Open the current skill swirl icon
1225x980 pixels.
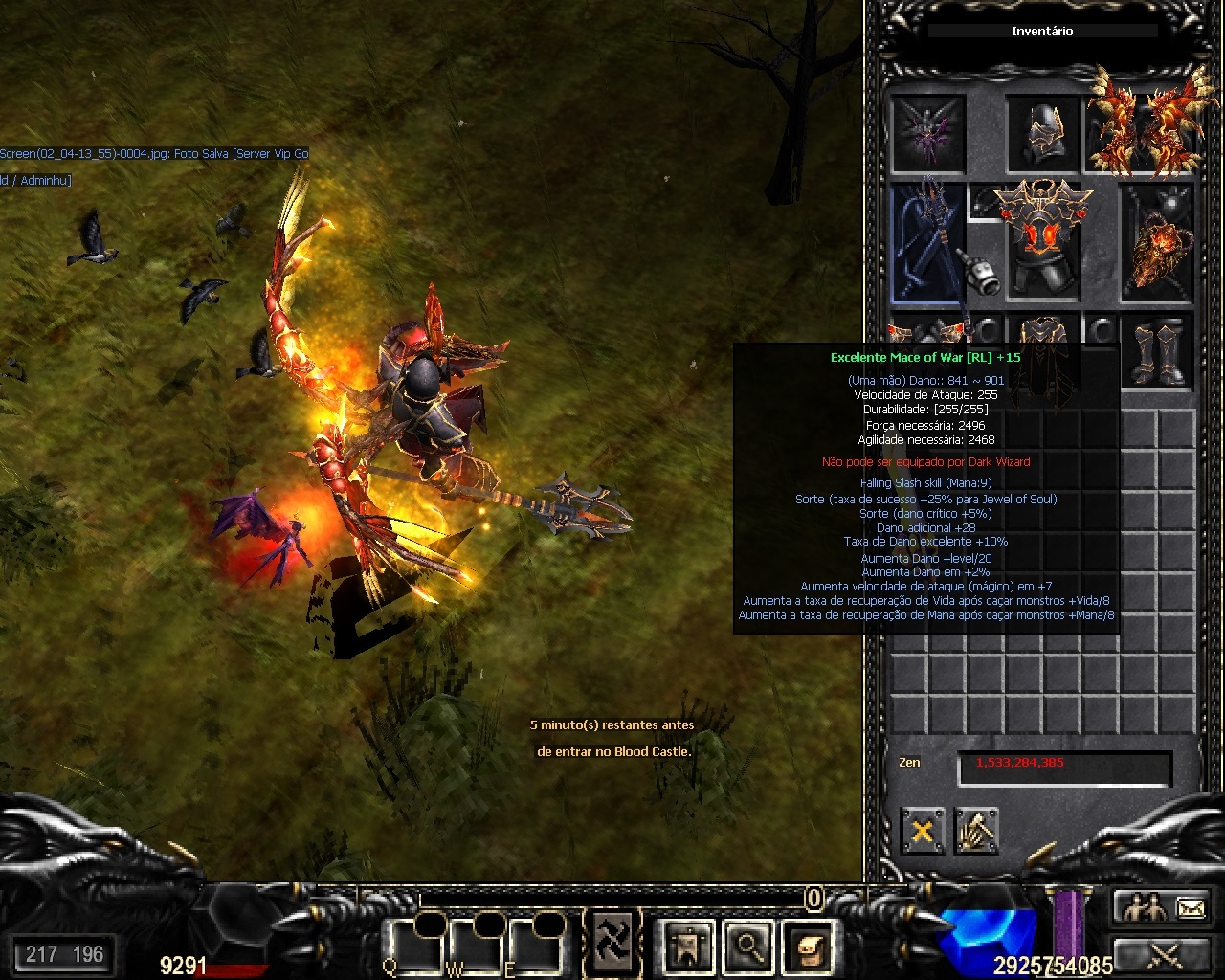pos(612,940)
